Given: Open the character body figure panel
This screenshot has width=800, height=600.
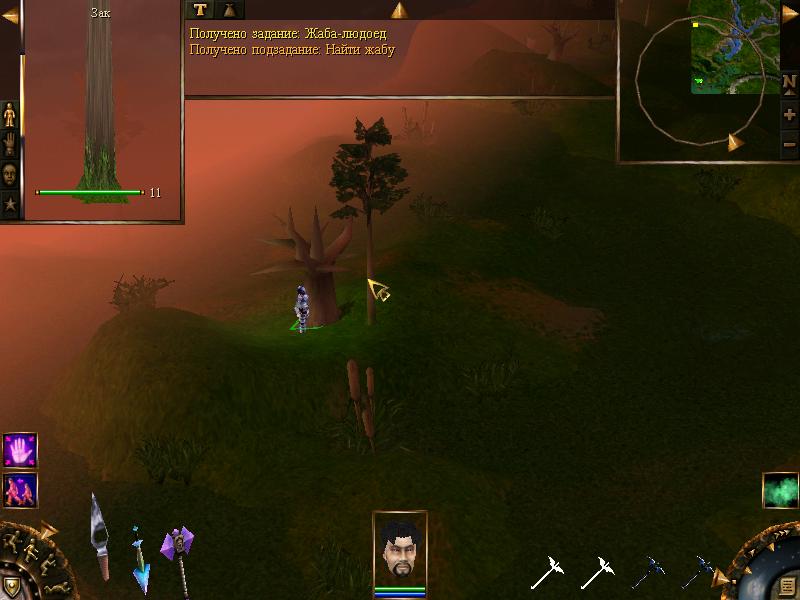Looking at the screenshot, I should (10, 116).
